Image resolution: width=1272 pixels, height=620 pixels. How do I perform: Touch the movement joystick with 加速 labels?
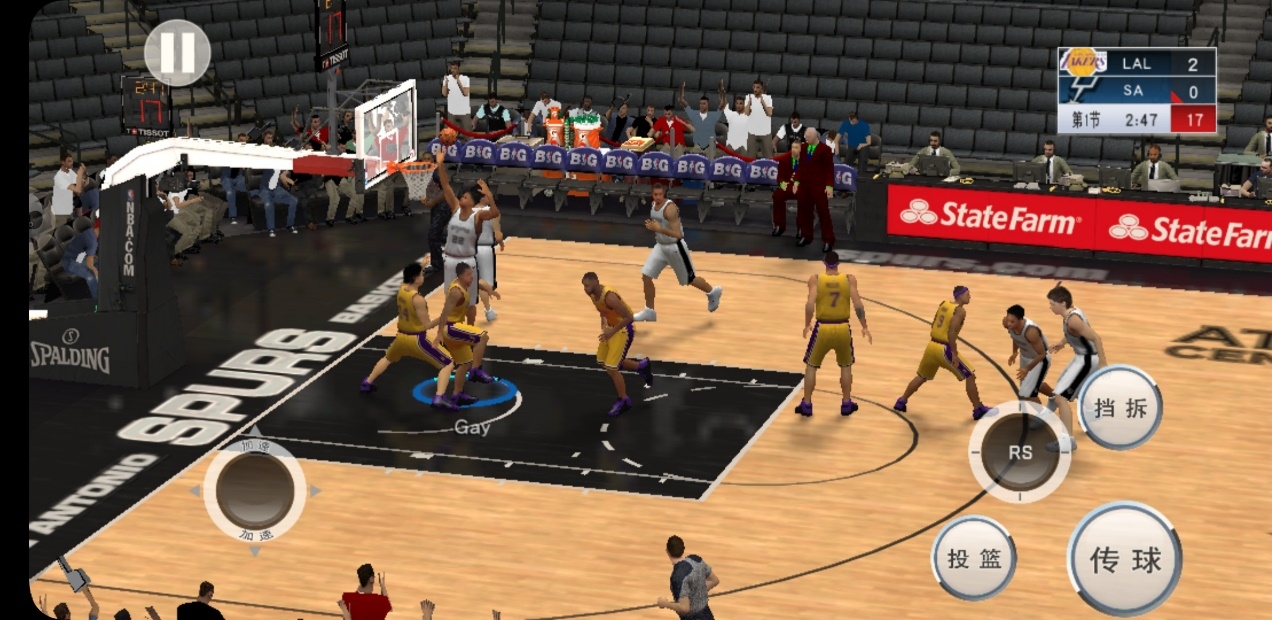pyautogui.click(x=255, y=491)
